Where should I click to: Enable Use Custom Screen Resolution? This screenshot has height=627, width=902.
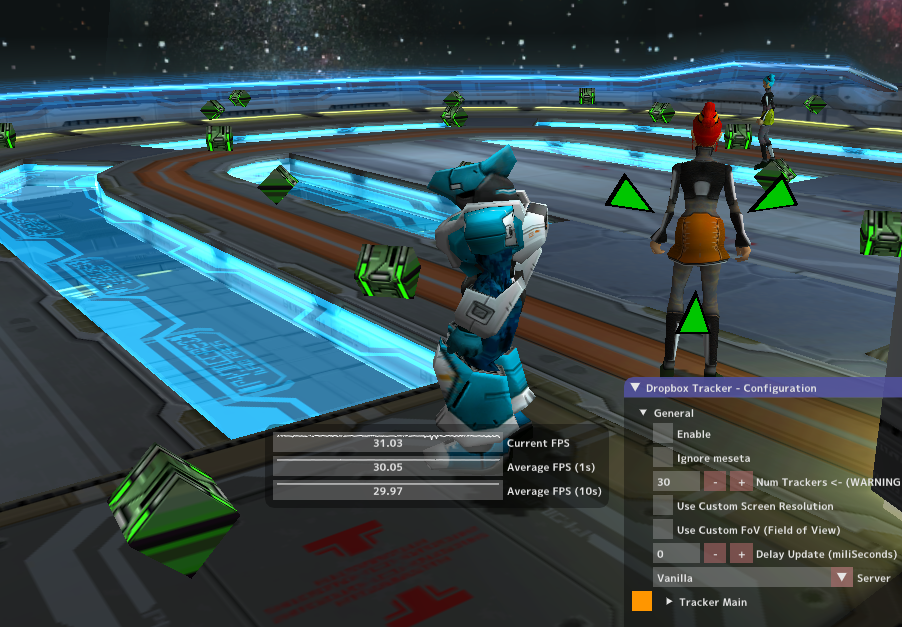pos(663,506)
